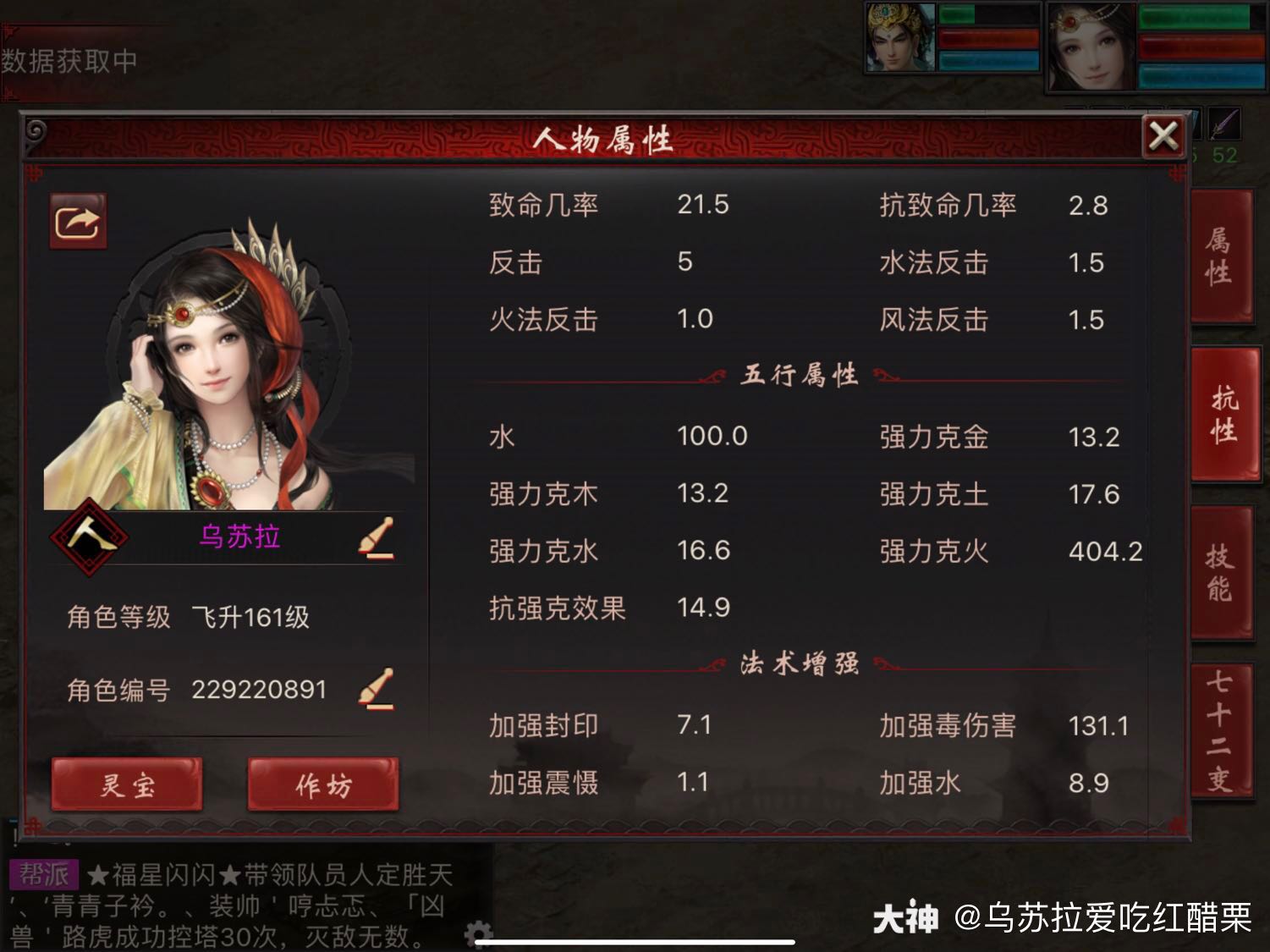
Task: Open the 灵宝 treasure panel
Action: [127, 786]
